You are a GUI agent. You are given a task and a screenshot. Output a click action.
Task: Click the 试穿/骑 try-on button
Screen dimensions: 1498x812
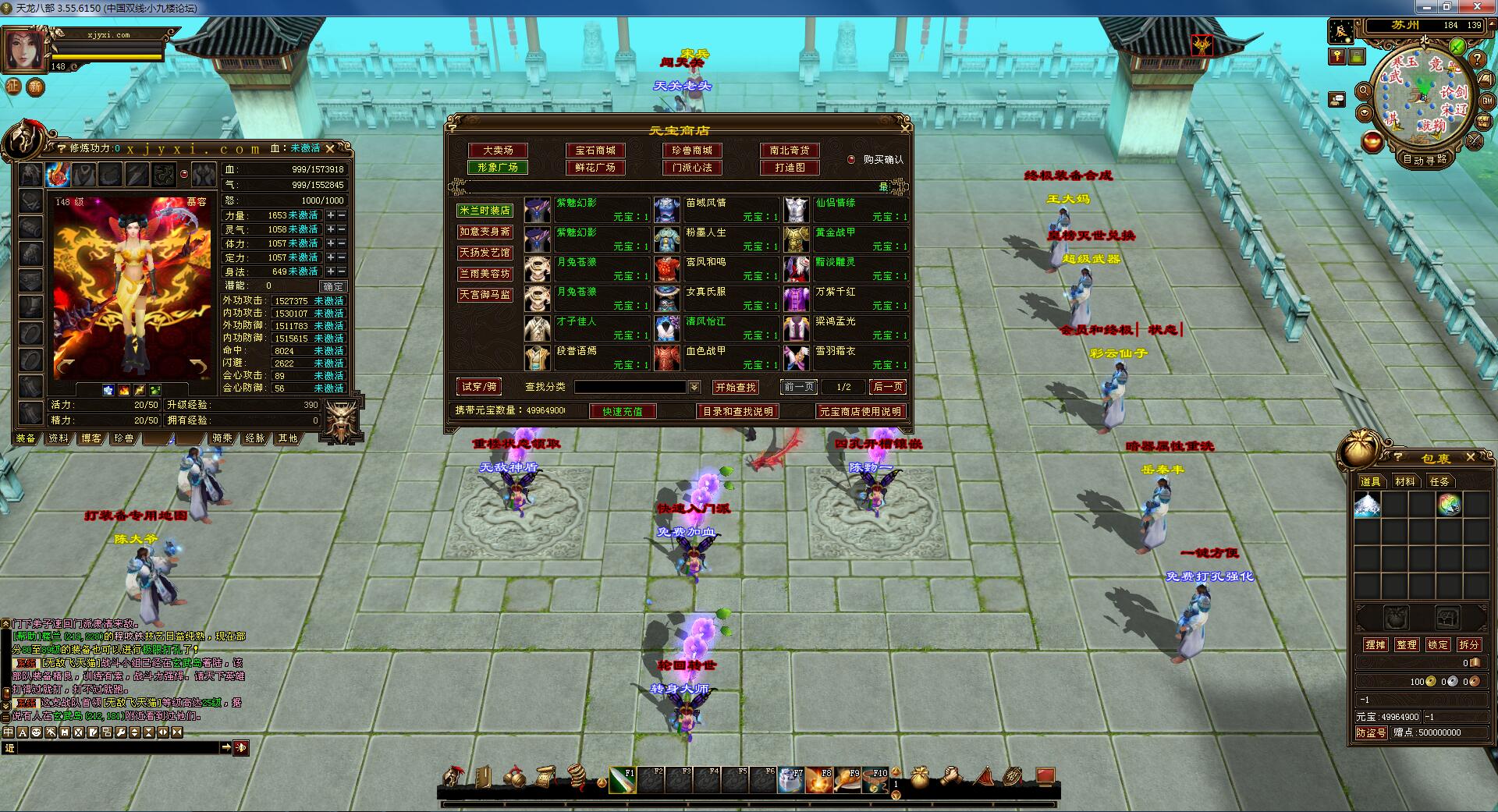coord(478,387)
